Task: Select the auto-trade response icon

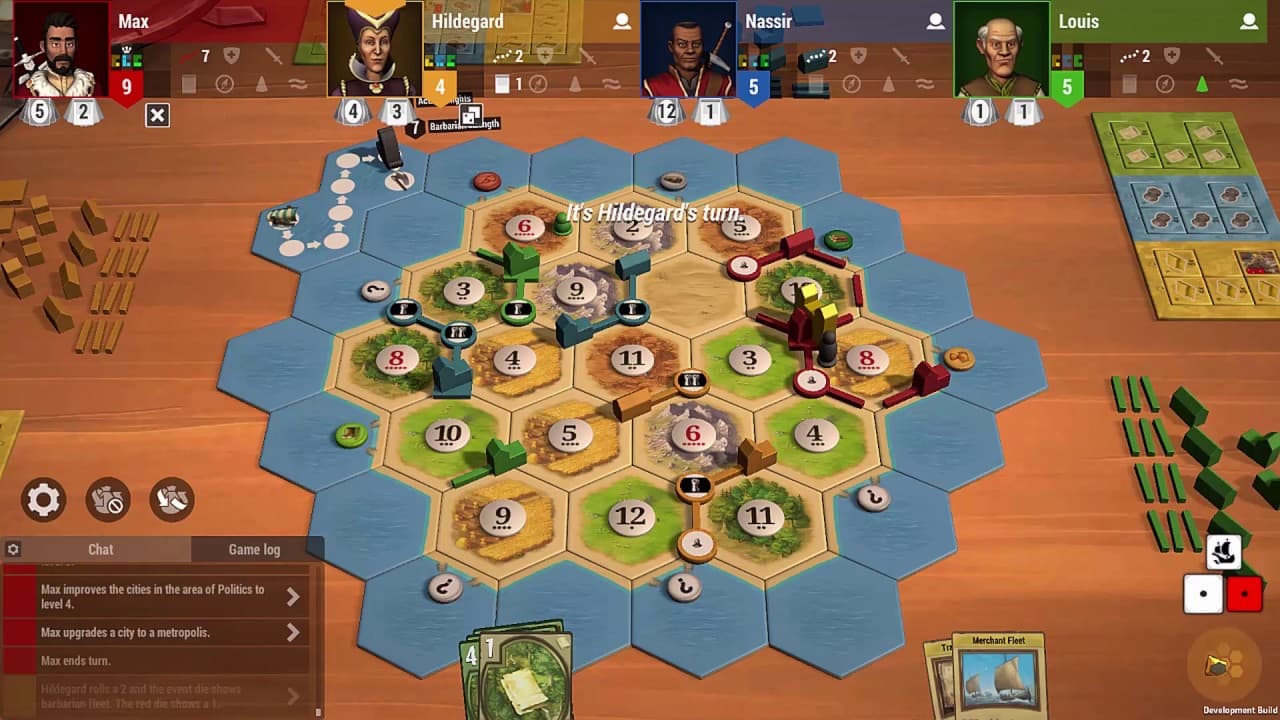Action: click(x=170, y=500)
